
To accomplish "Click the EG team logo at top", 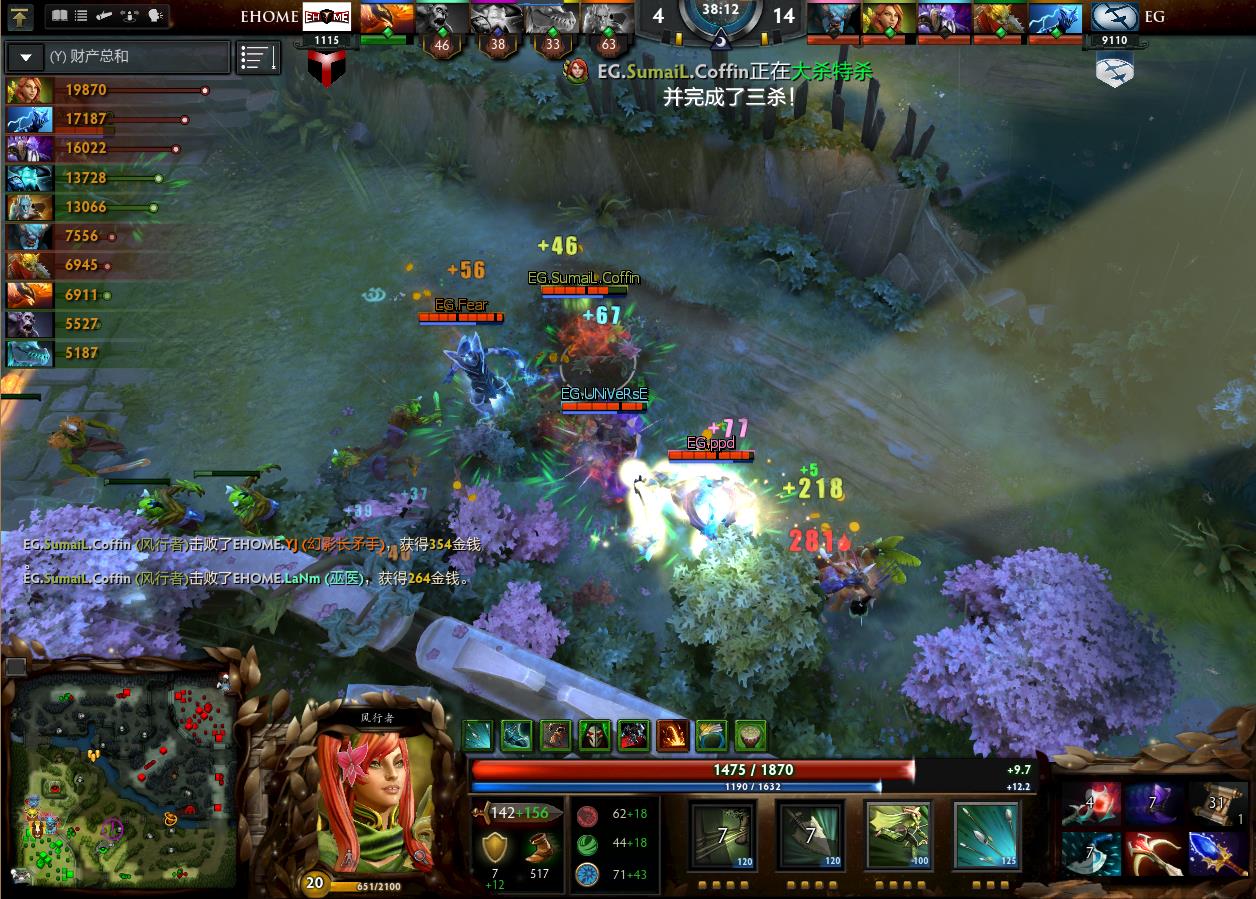I will 1114,17.
